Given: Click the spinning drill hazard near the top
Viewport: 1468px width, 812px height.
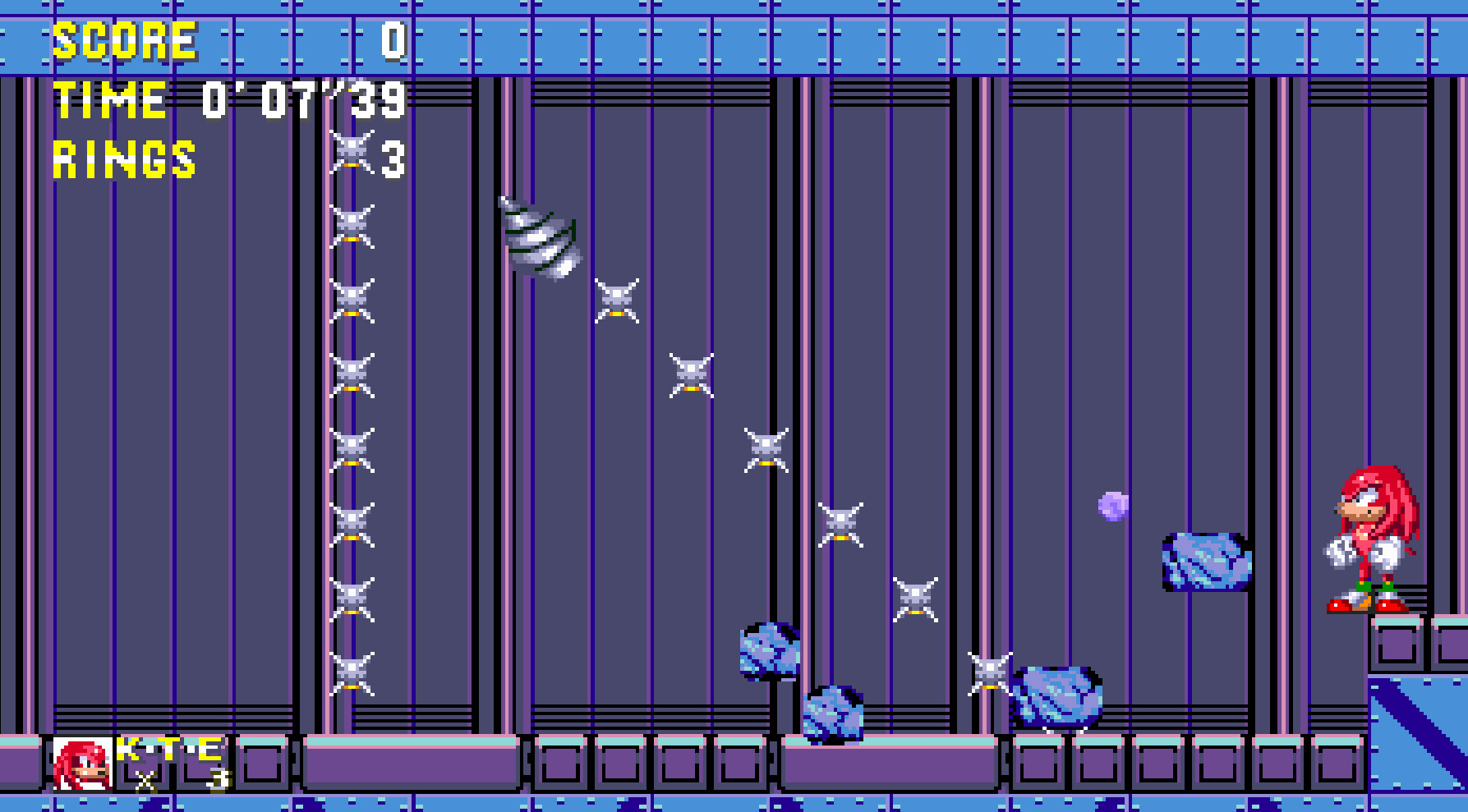Looking at the screenshot, I should [538, 238].
